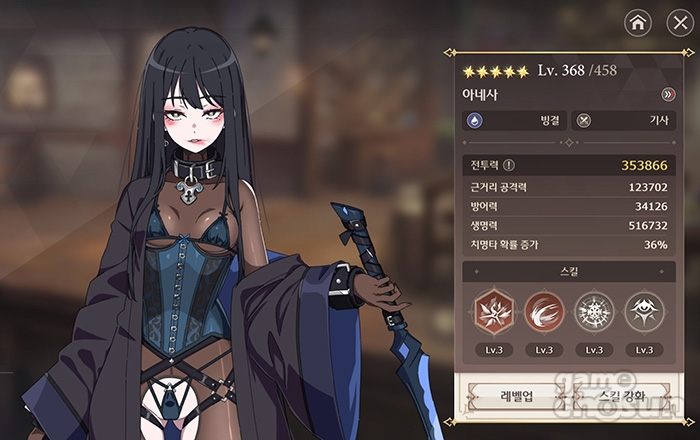The image size is (700, 440).
Task: Tap the 기사 class tag
Action: (x=622, y=120)
